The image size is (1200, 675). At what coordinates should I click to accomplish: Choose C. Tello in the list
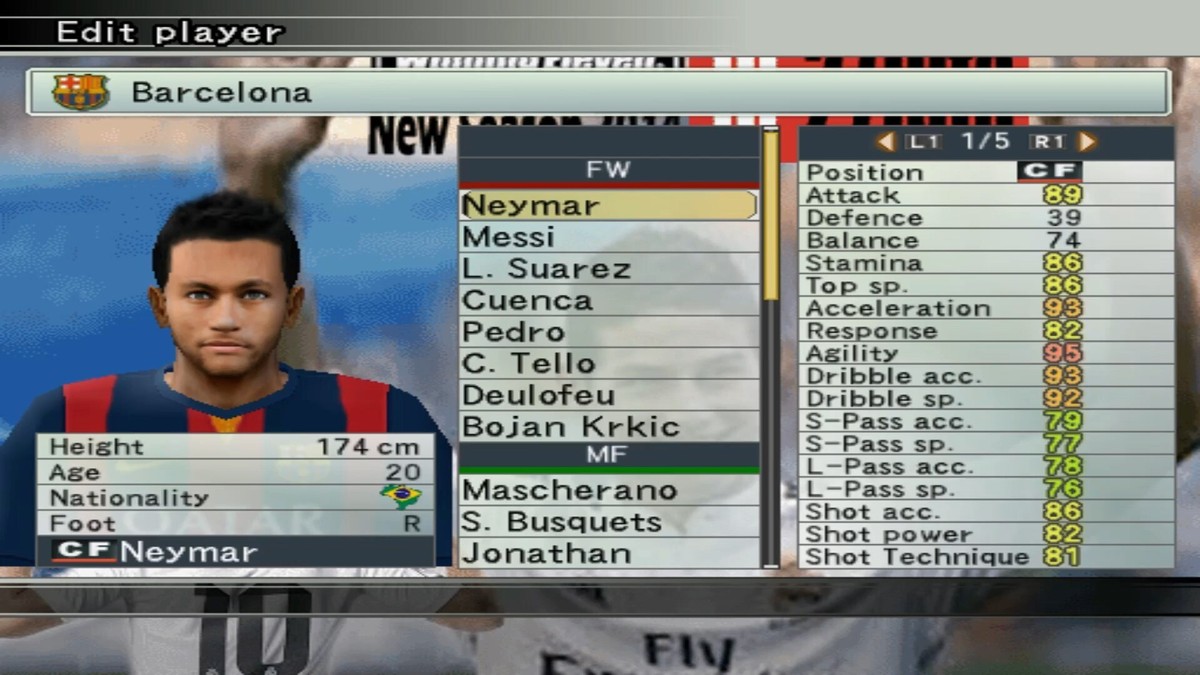608,363
